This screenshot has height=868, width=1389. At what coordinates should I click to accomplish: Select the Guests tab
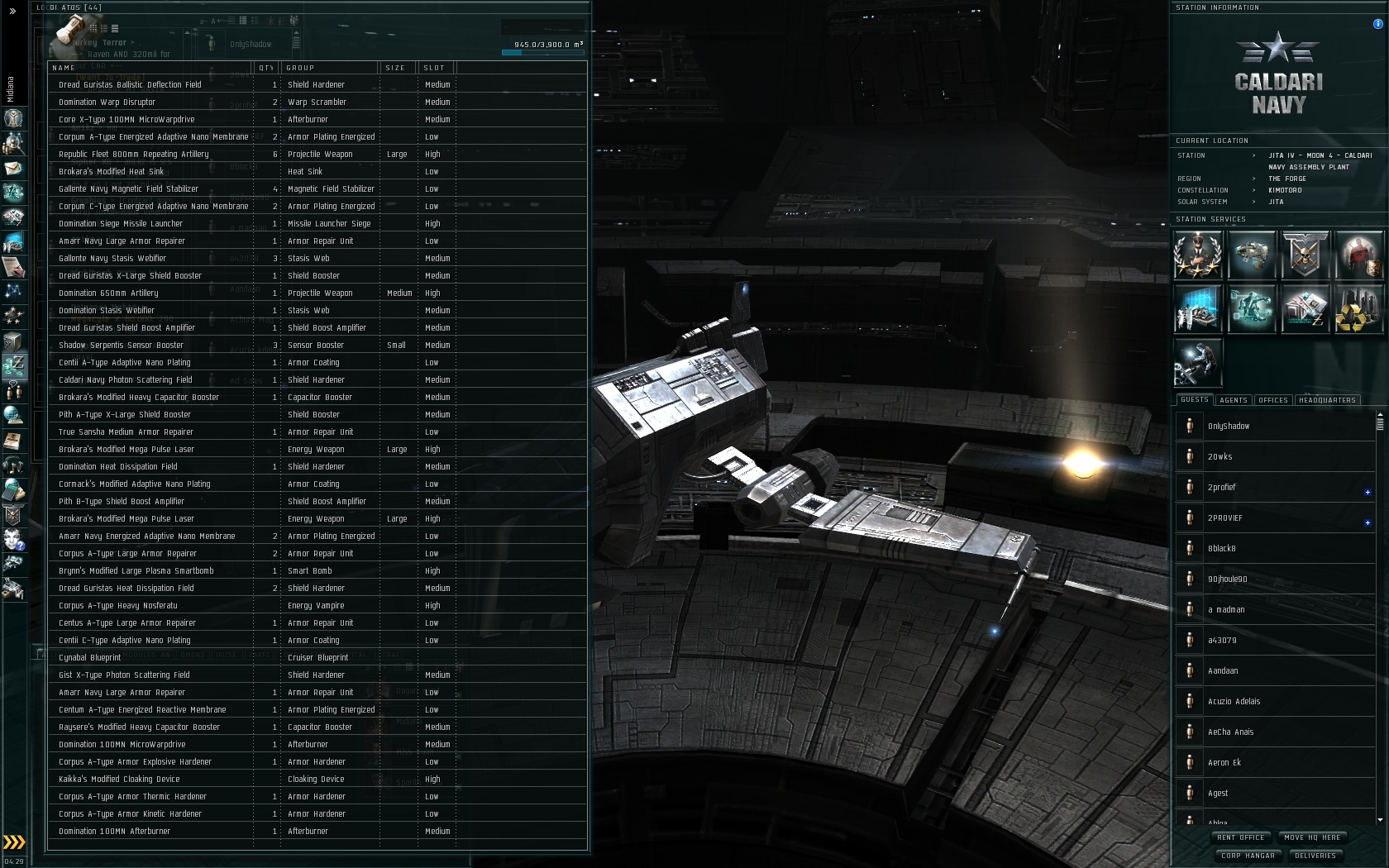(x=1195, y=400)
